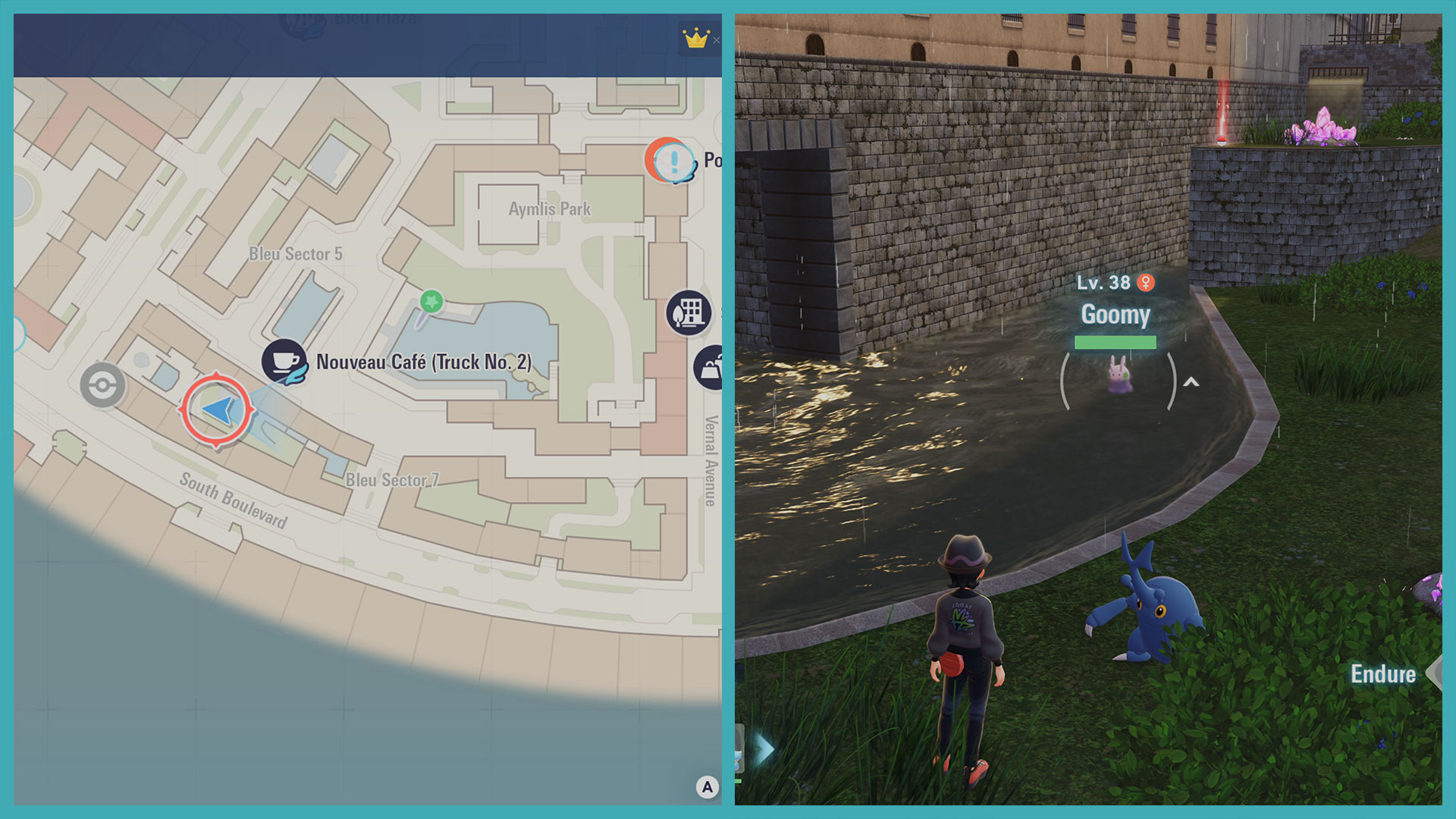Click the Pokéball icon on the left map edge
Viewport: 1456px width, 819px height.
102,385
